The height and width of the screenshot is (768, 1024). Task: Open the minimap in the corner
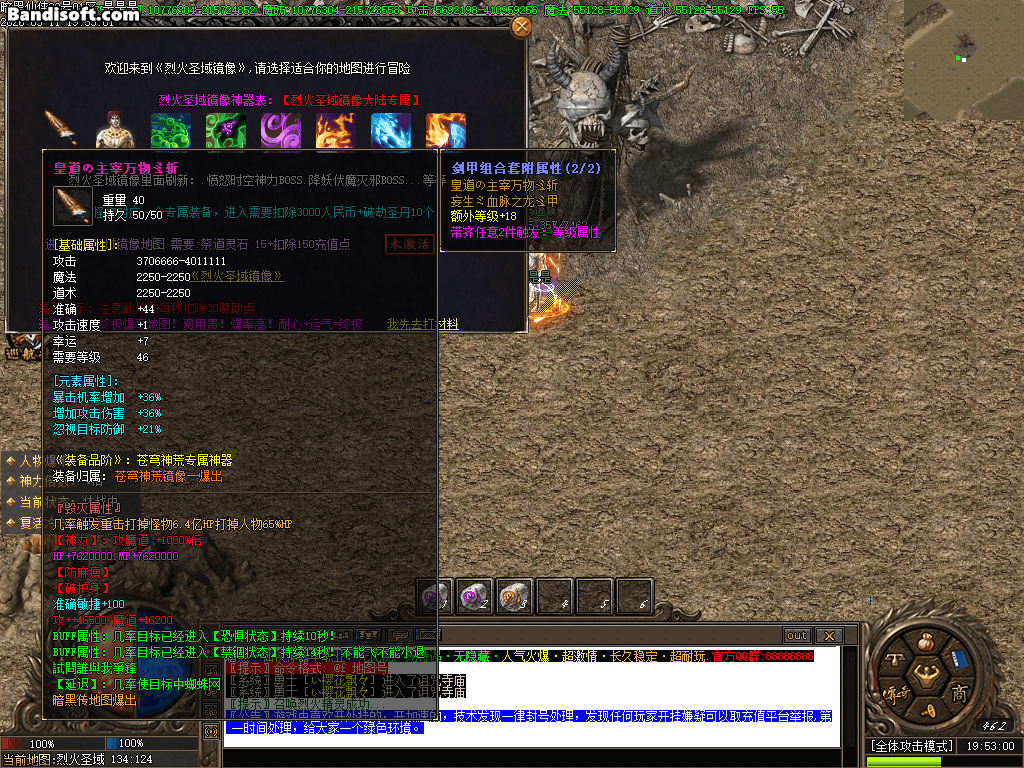[x=963, y=60]
